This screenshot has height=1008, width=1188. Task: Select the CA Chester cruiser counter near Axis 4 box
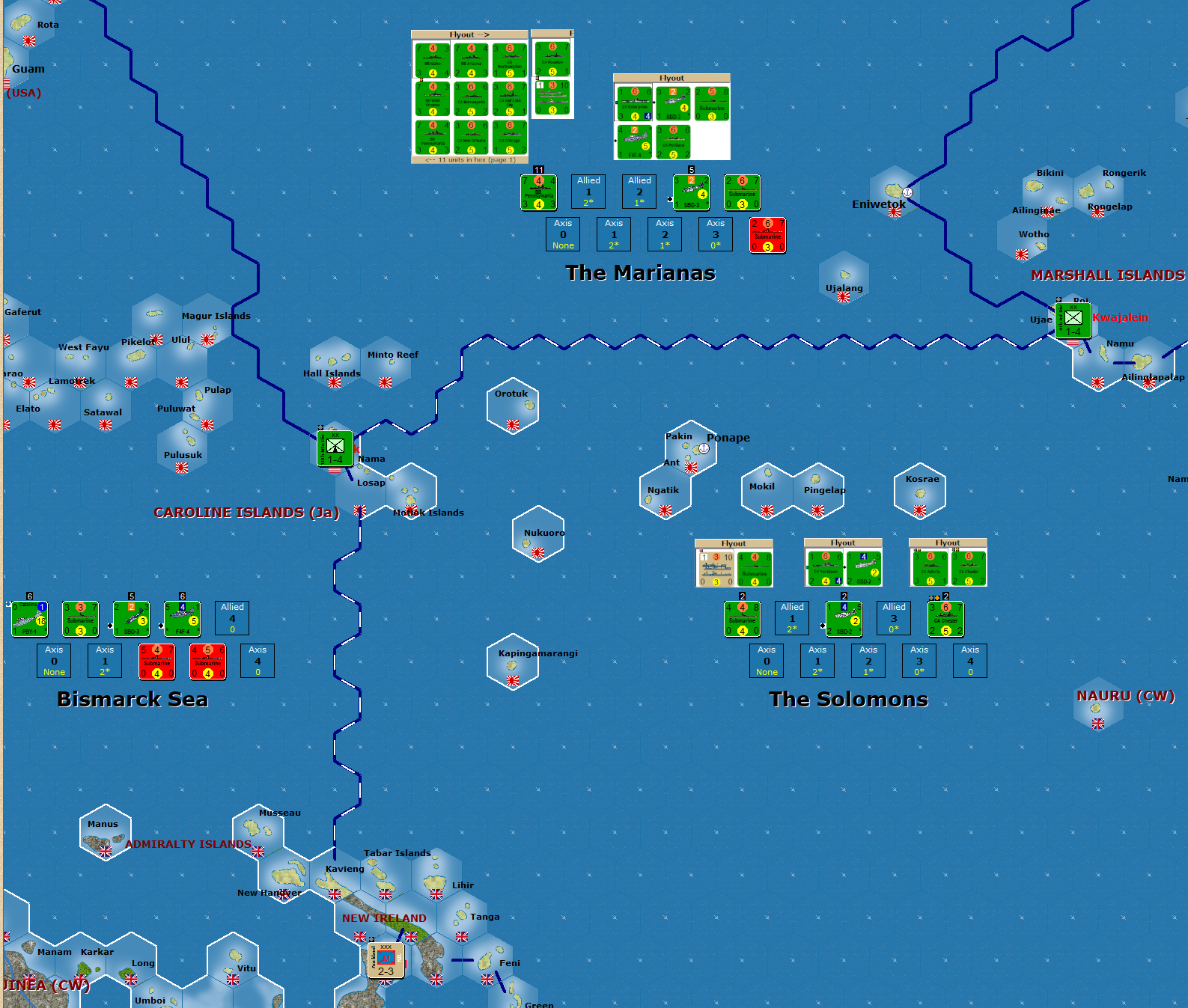946,618
